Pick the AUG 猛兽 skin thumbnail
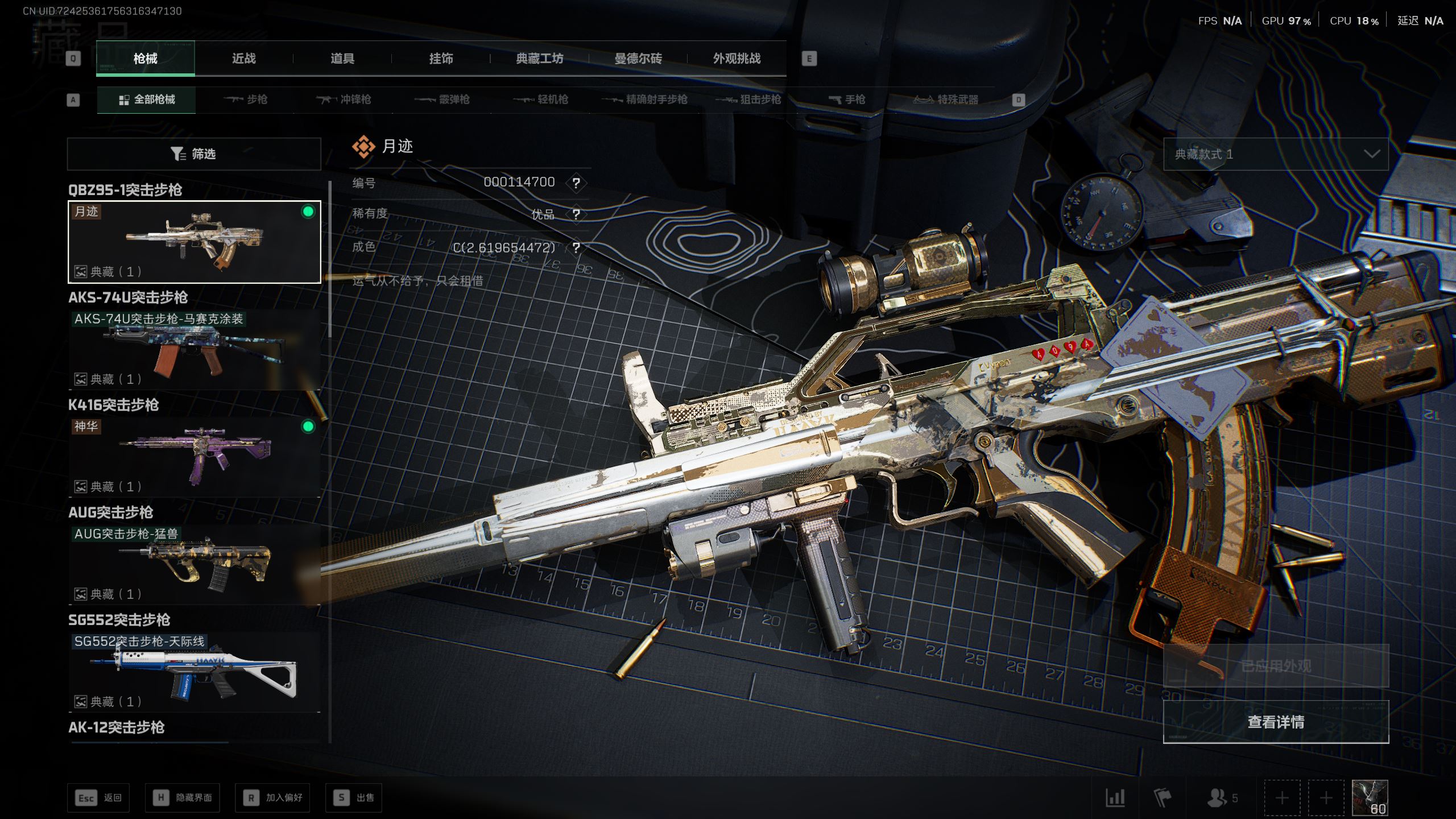 (194, 564)
